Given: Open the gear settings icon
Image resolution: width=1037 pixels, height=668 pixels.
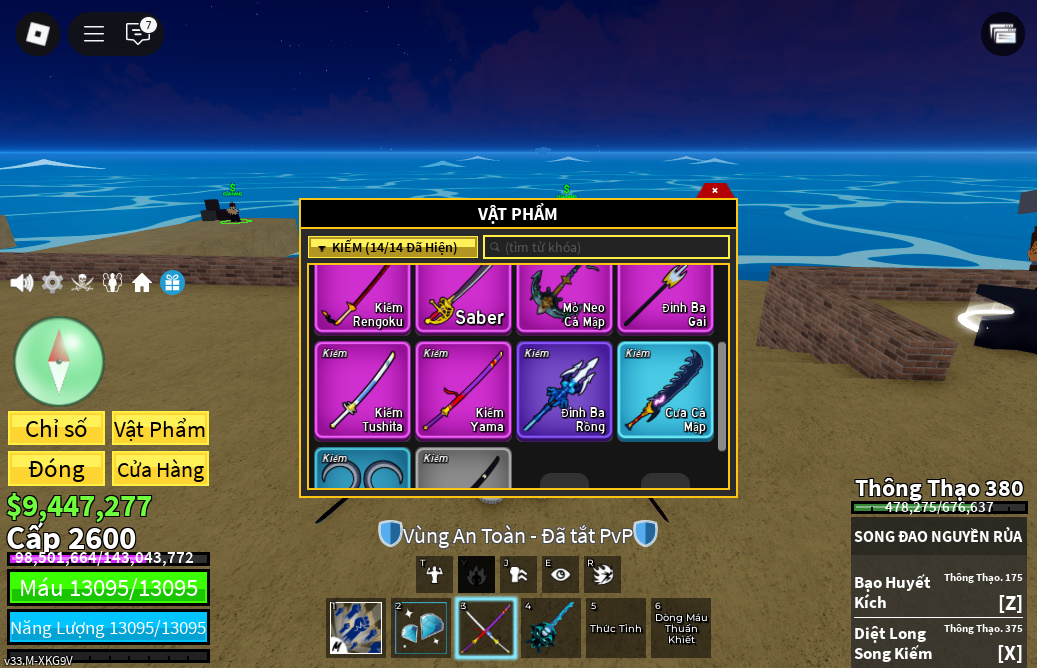Looking at the screenshot, I should [x=52, y=283].
